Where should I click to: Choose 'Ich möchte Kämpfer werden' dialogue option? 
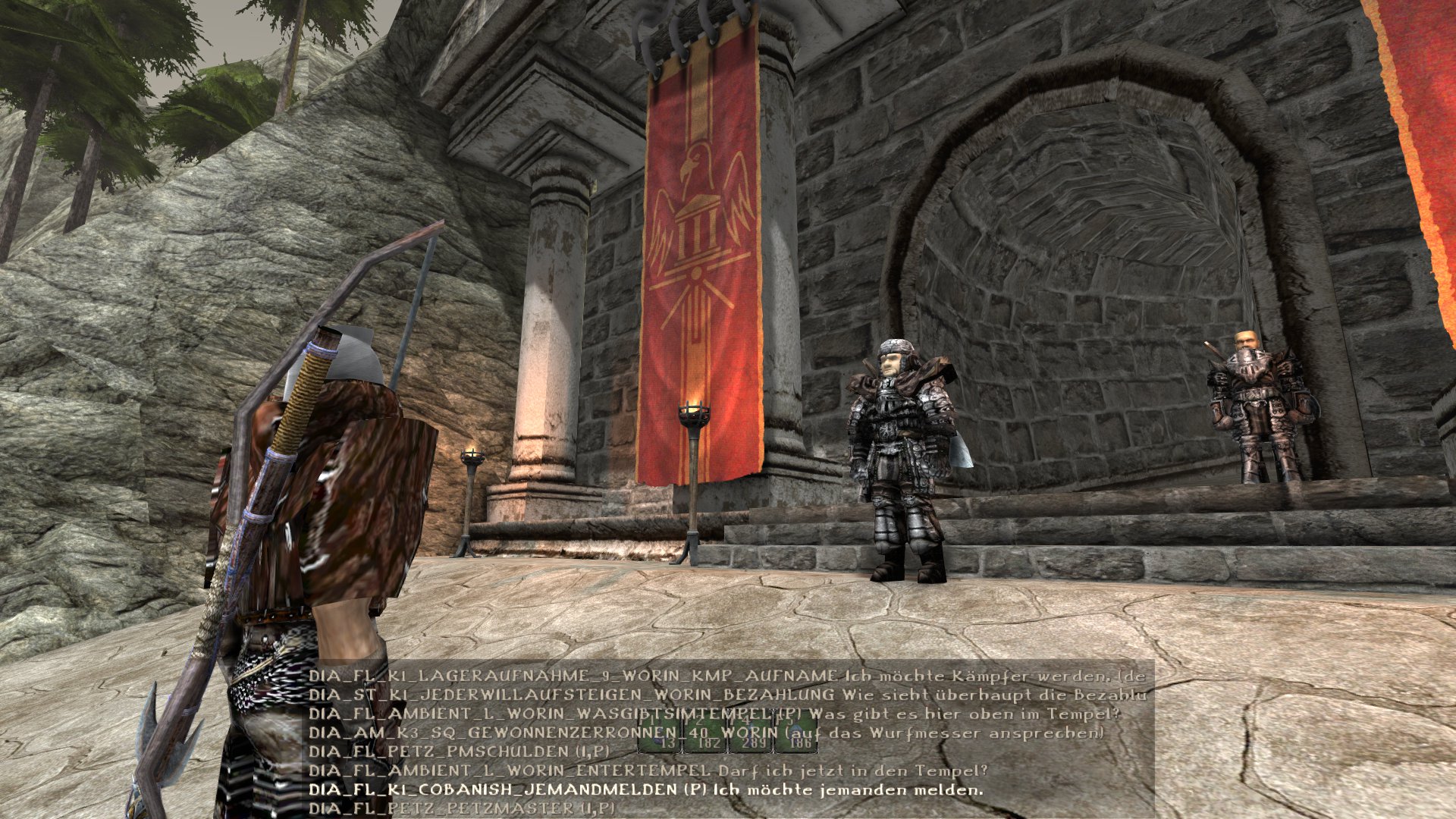(x=726, y=676)
